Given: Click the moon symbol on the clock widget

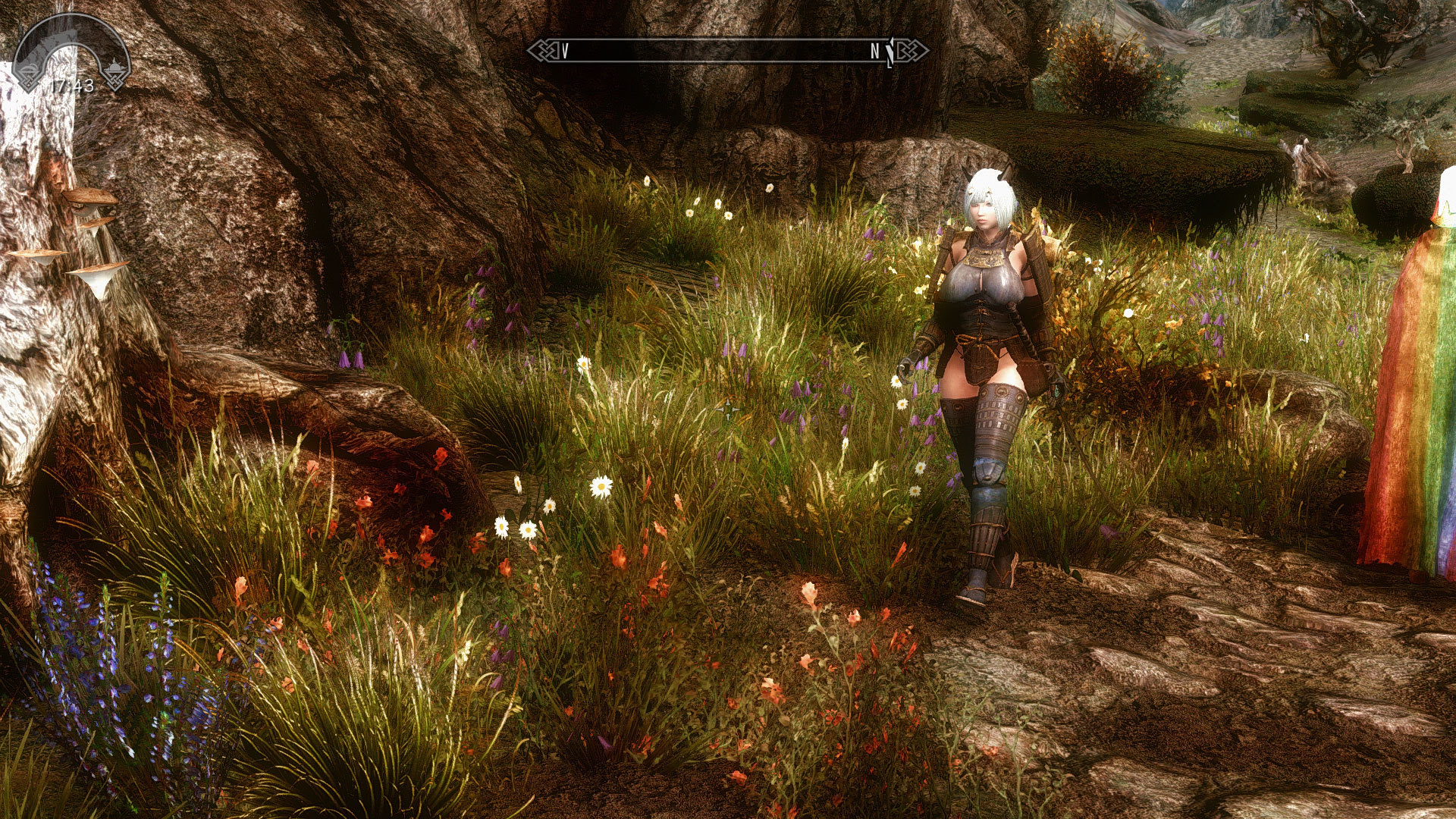Looking at the screenshot, I should coord(29,68).
